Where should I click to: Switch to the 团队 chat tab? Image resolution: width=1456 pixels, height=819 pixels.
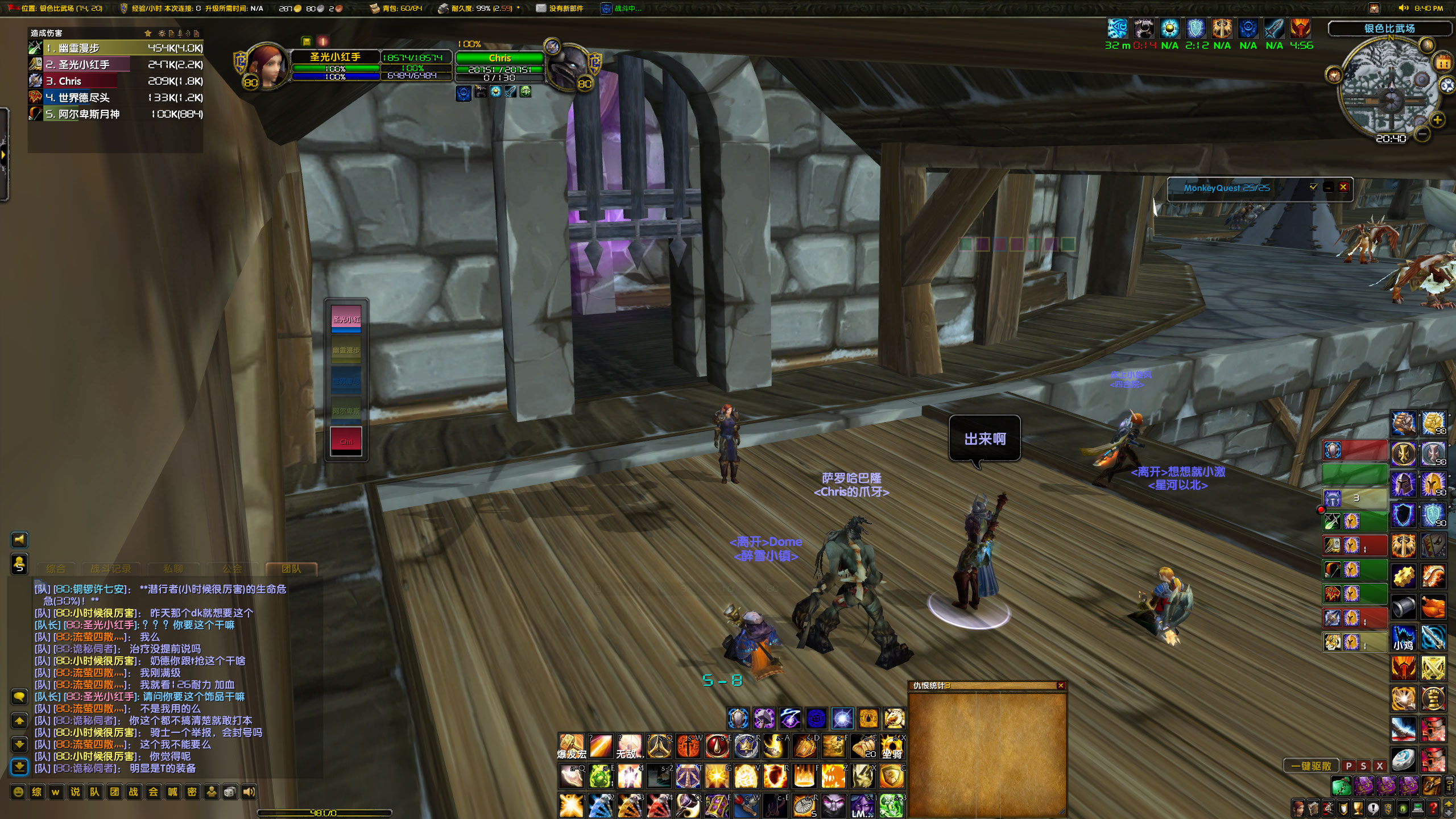291,569
